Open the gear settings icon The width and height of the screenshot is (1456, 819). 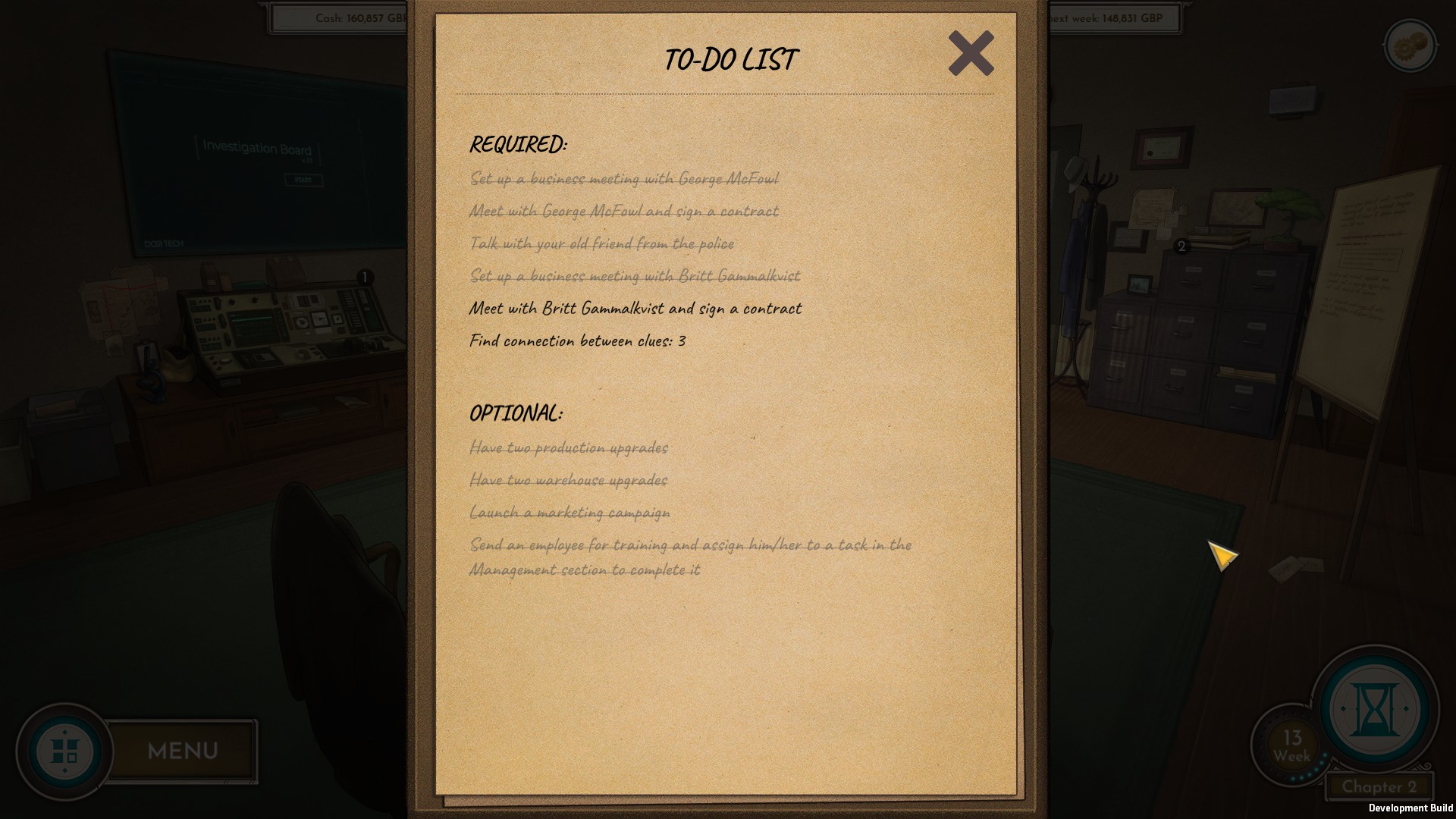pyautogui.click(x=1409, y=47)
